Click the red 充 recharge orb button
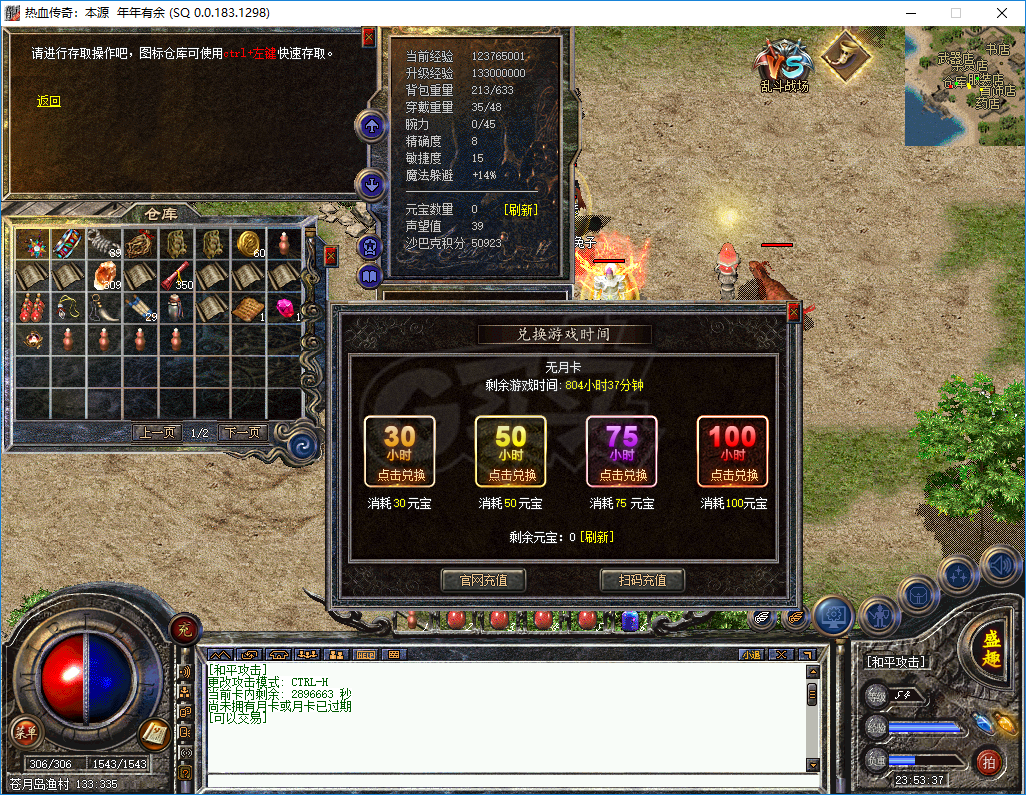1026x795 pixels. tap(184, 629)
